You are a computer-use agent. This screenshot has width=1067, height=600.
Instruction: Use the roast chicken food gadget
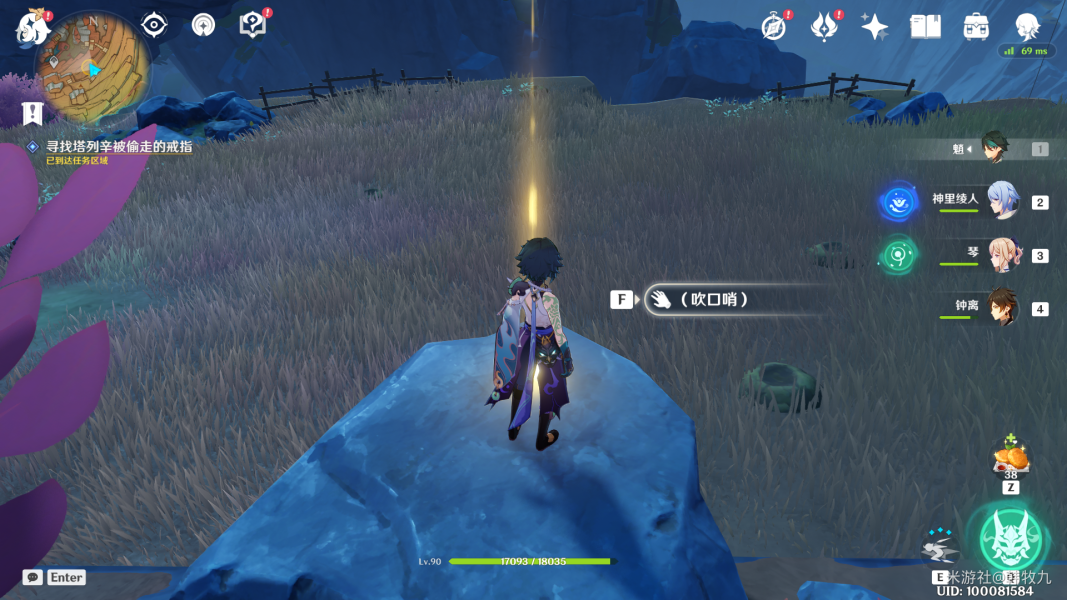coord(1010,459)
